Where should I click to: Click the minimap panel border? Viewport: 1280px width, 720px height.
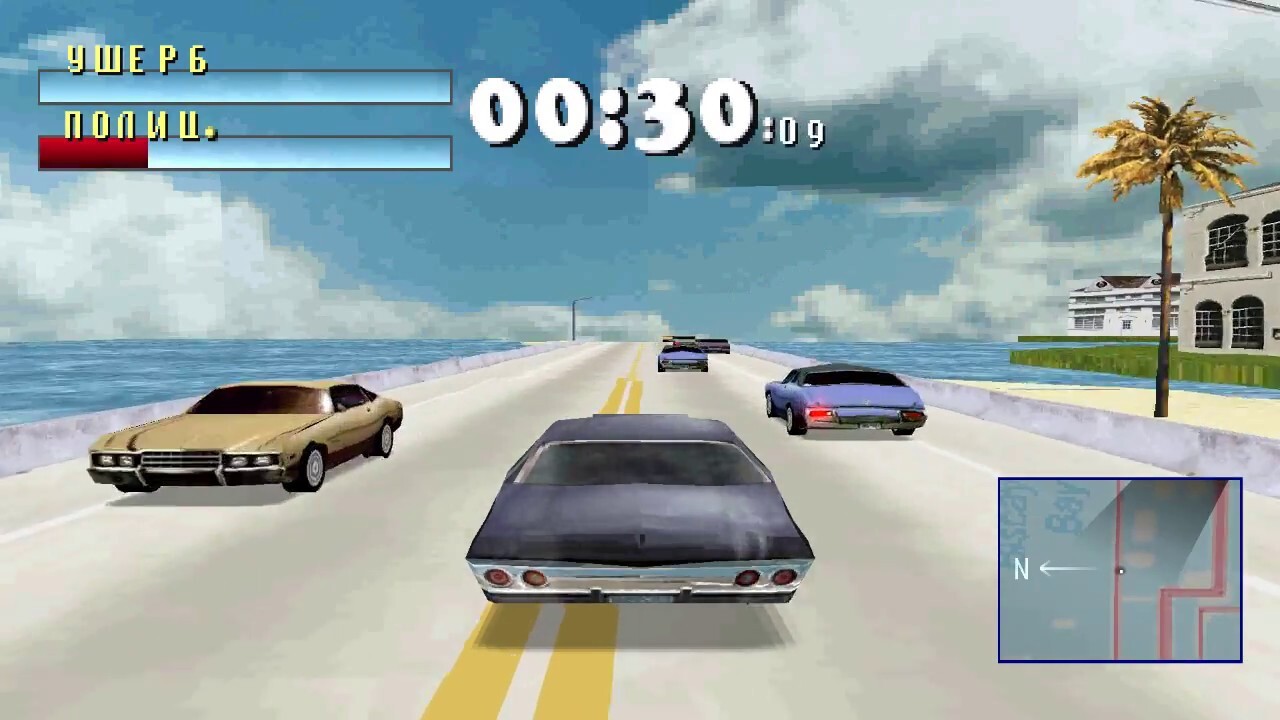pyautogui.click(x=1120, y=480)
